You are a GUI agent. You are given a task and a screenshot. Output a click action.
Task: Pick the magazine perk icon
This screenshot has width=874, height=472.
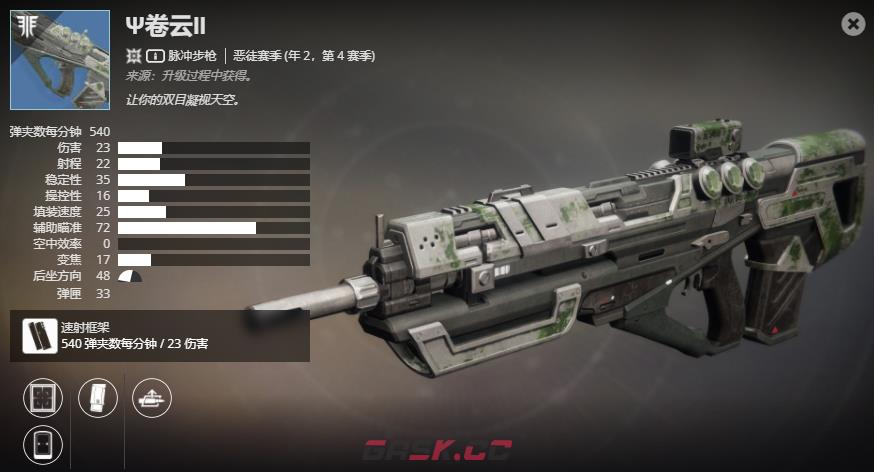(x=98, y=398)
